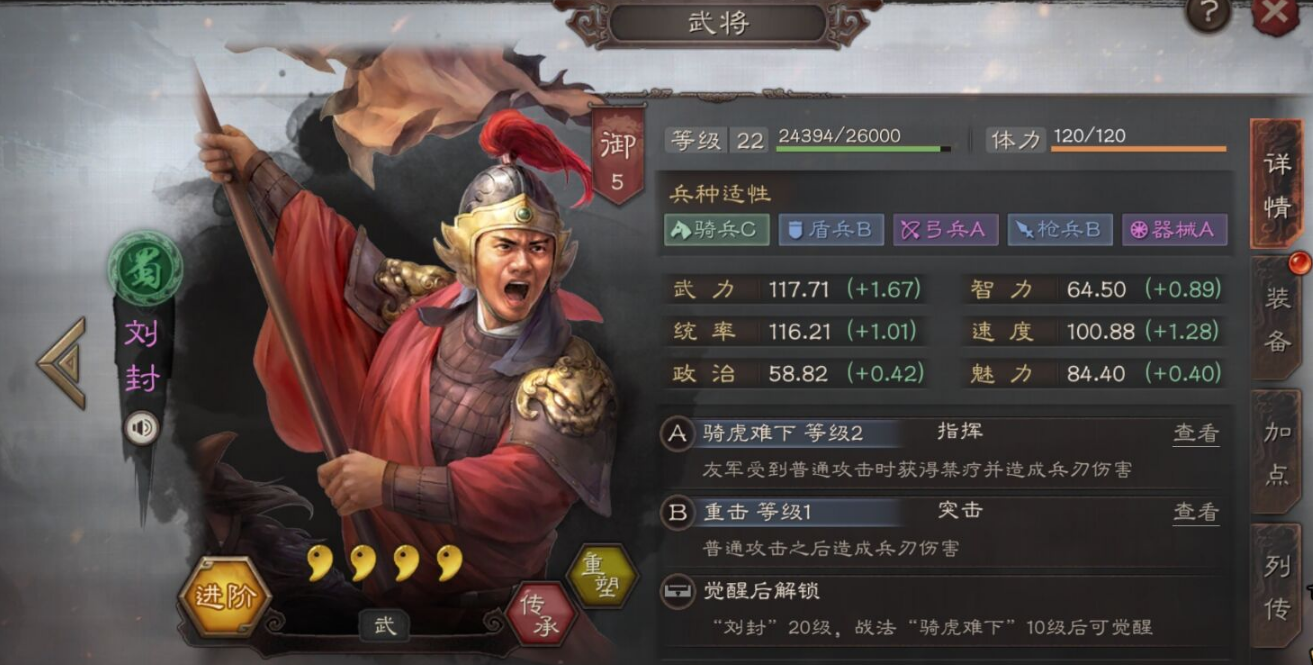The image size is (1313, 665).
Task: Tap the 重塑 reshape button
Action: 601,576
